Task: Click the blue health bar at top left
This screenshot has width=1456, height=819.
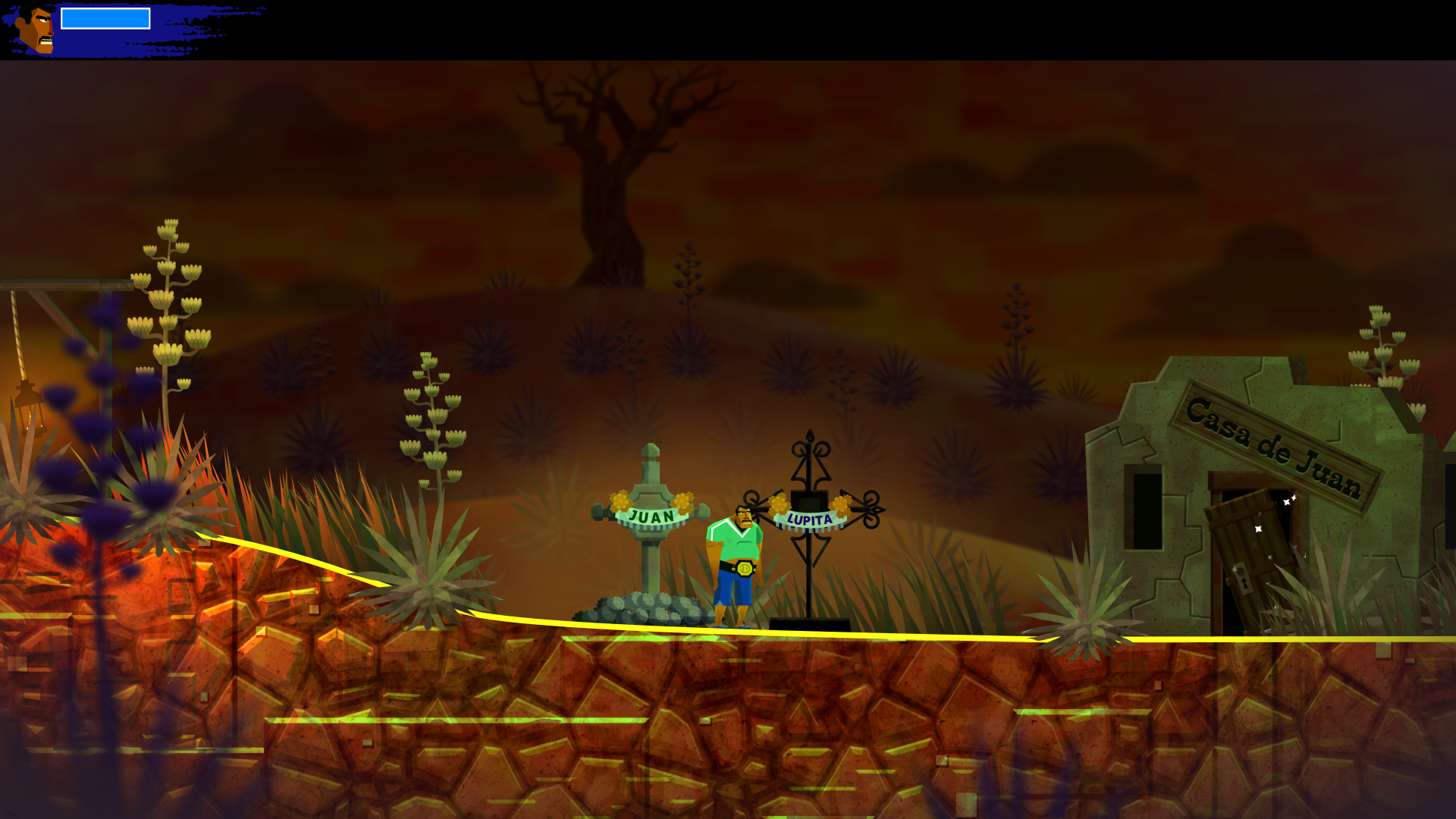Action: (105, 17)
